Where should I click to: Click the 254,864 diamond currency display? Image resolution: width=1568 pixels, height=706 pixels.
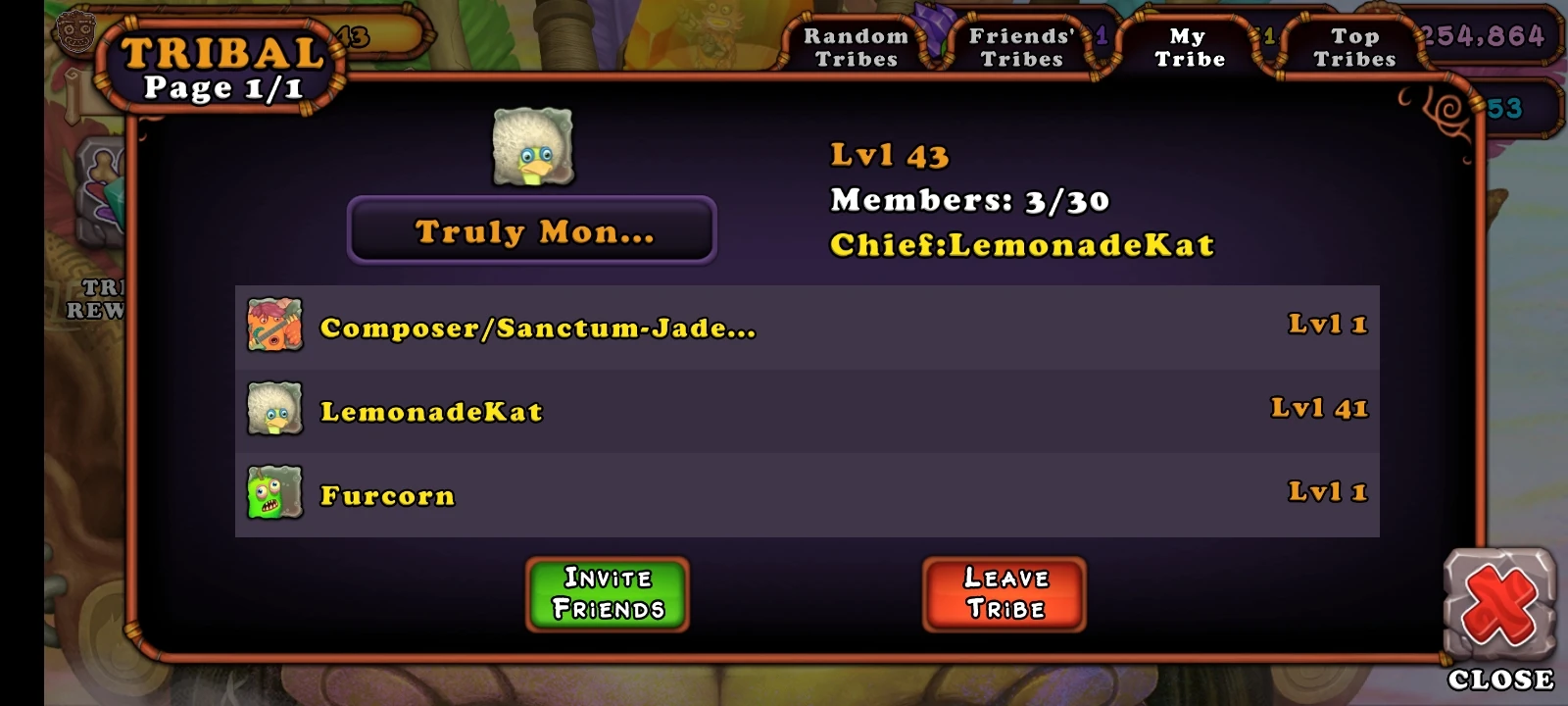1481,35
